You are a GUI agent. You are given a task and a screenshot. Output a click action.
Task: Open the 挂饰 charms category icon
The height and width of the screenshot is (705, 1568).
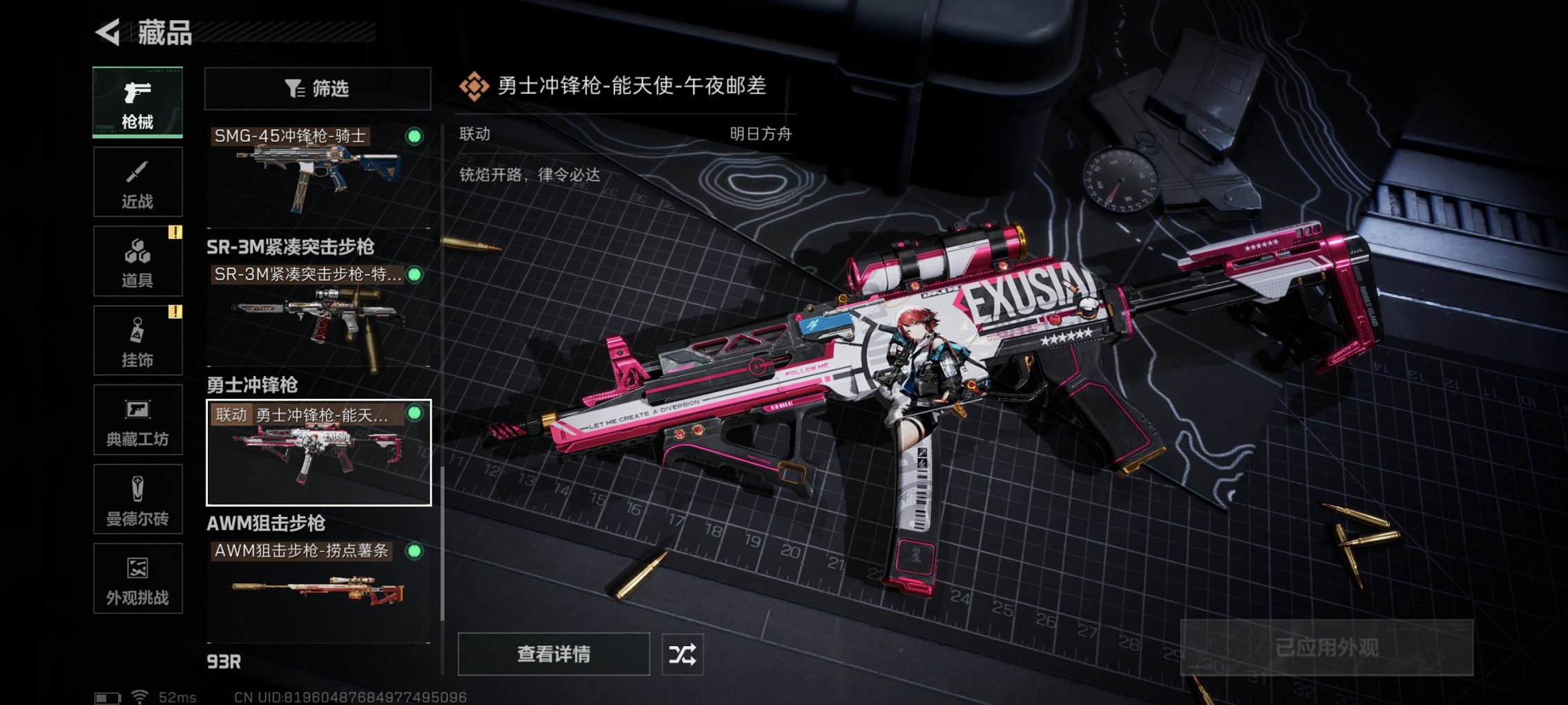[137, 340]
